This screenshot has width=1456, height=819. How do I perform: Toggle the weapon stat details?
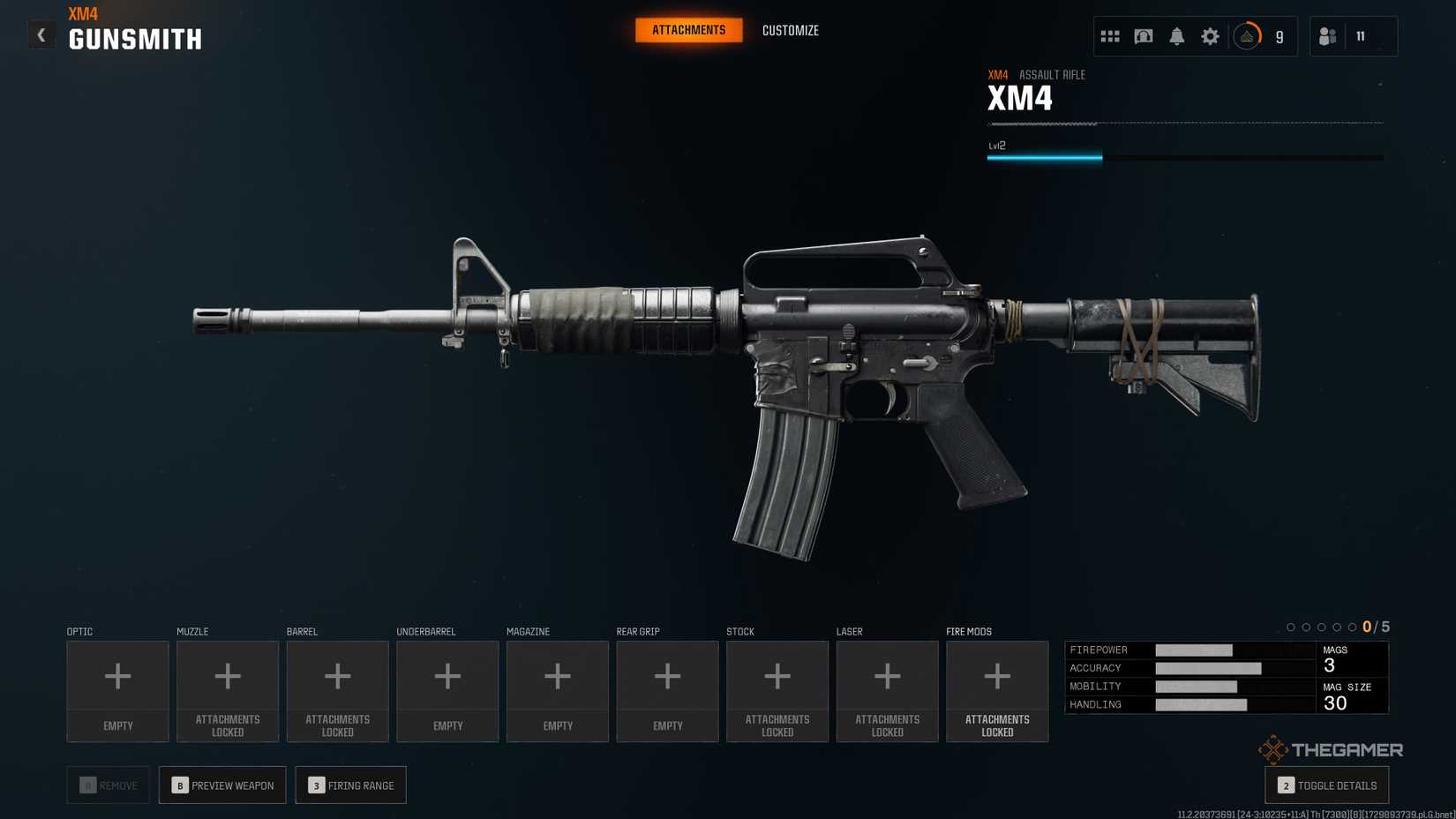pos(1326,785)
